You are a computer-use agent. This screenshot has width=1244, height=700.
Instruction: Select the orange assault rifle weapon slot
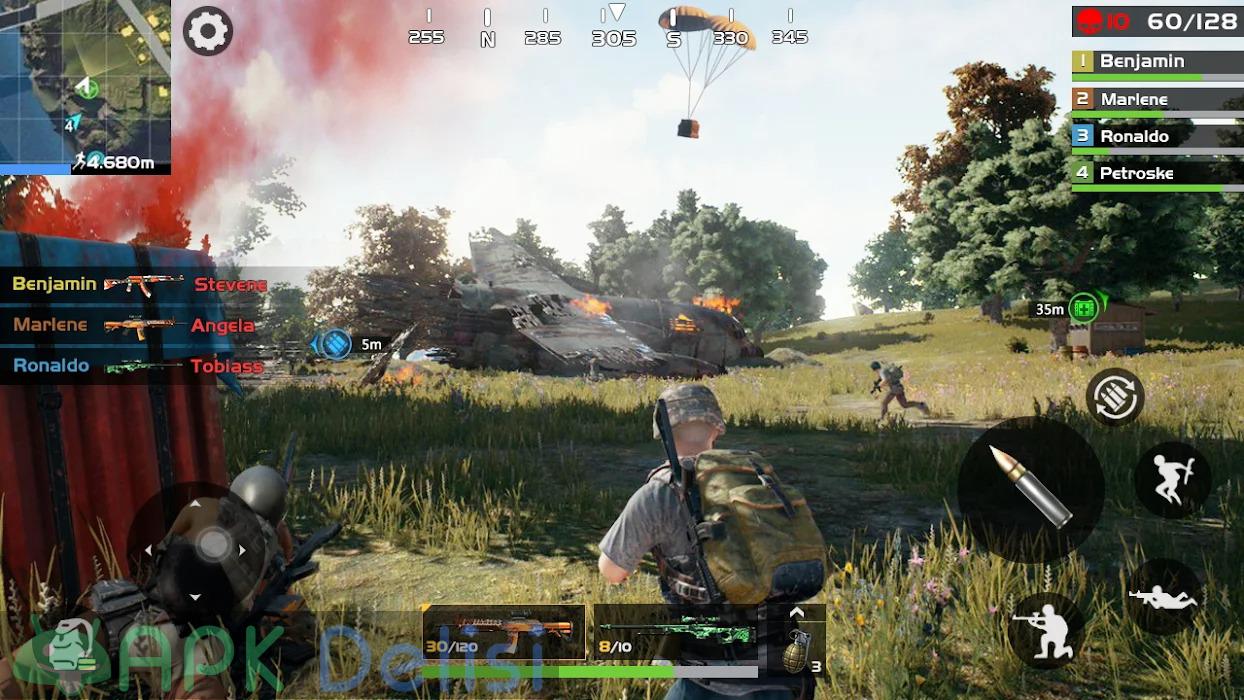[x=504, y=632]
